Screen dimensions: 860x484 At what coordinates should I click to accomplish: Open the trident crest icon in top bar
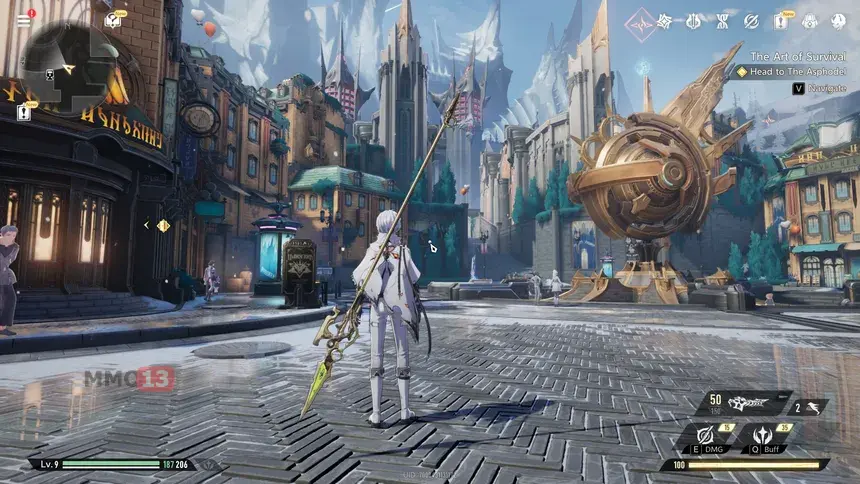[x=693, y=21]
